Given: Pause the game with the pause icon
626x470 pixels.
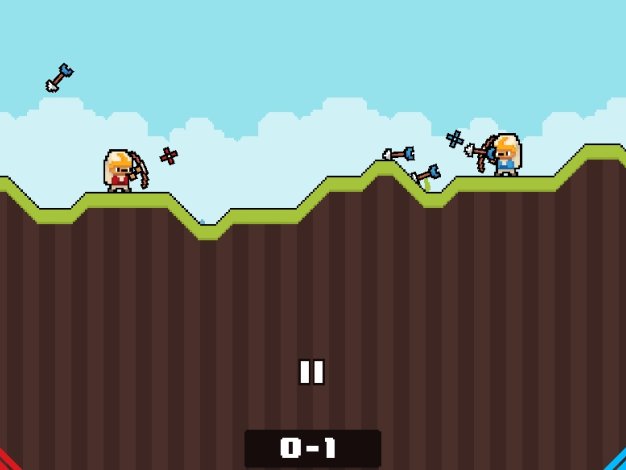Looking at the screenshot, I should click(x=312, y=372).
